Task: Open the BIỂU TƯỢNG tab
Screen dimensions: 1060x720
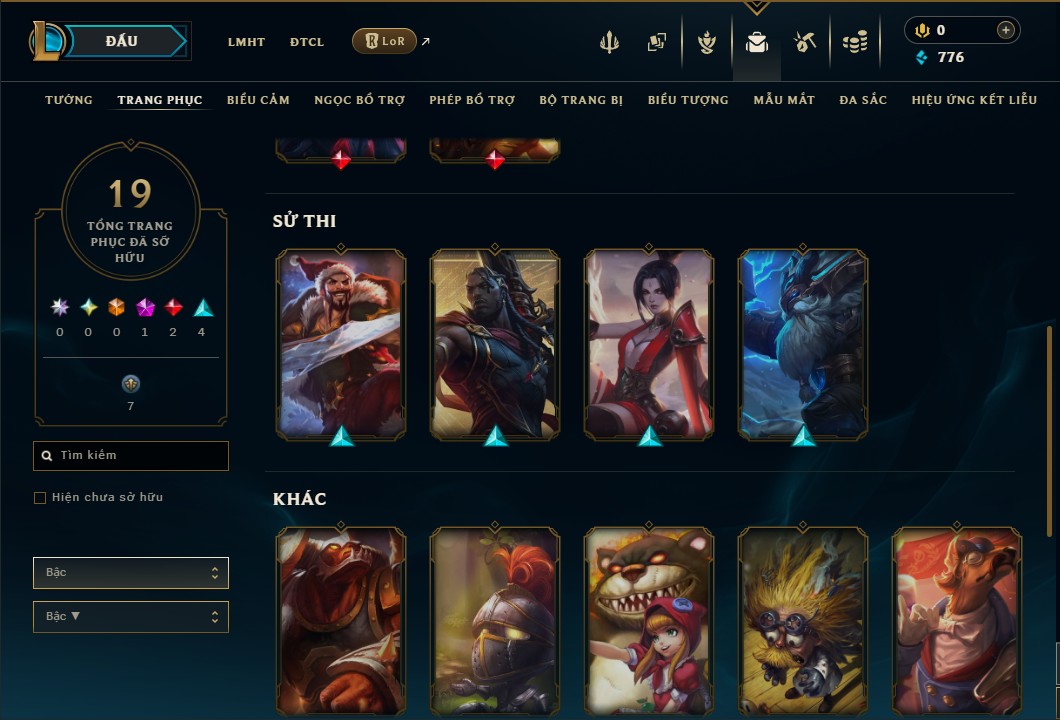Action: [688, 100]
